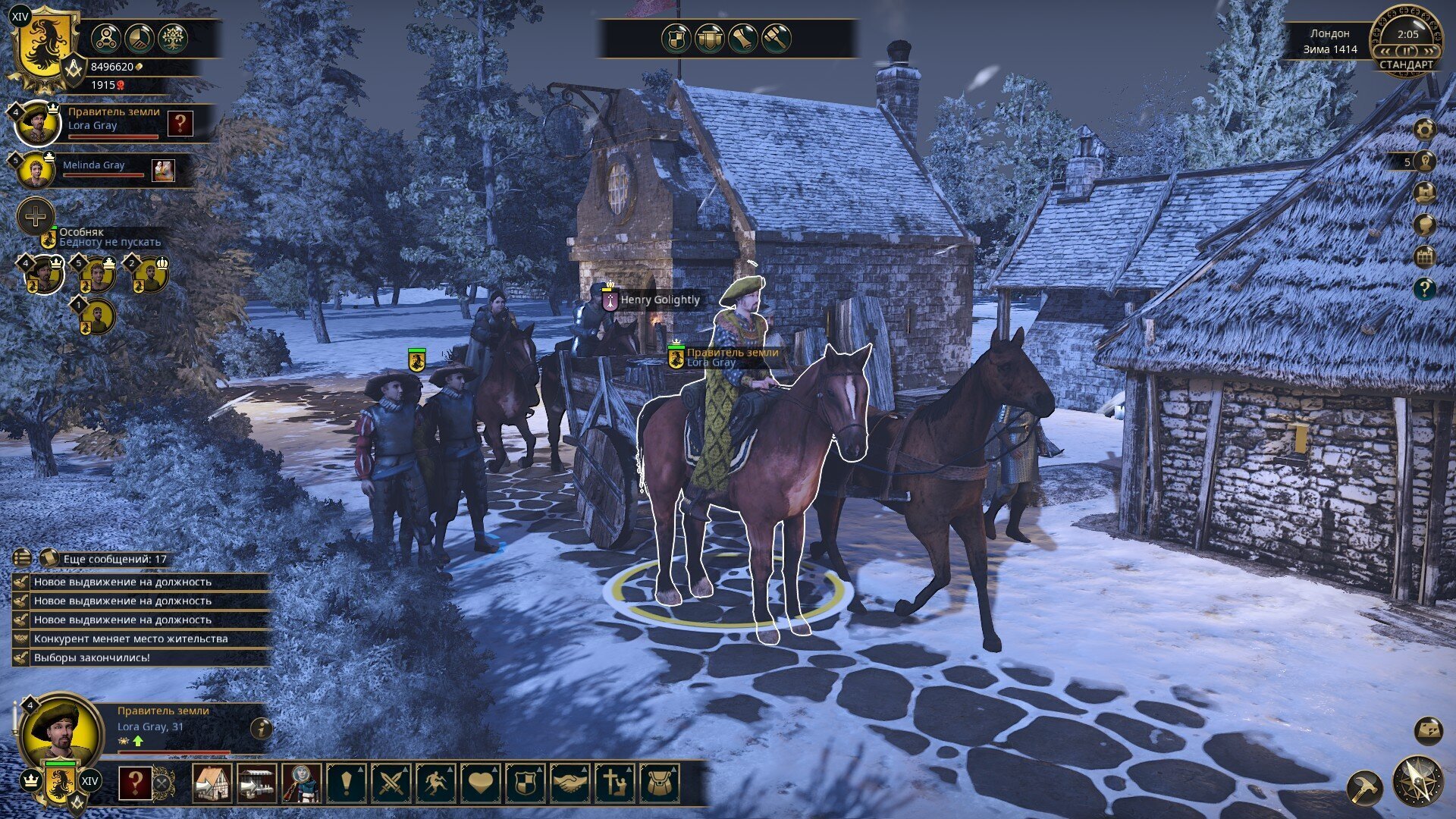The image size is (1456, 819).
Task: Open Lora Gray's character info button
Action: 262,729
